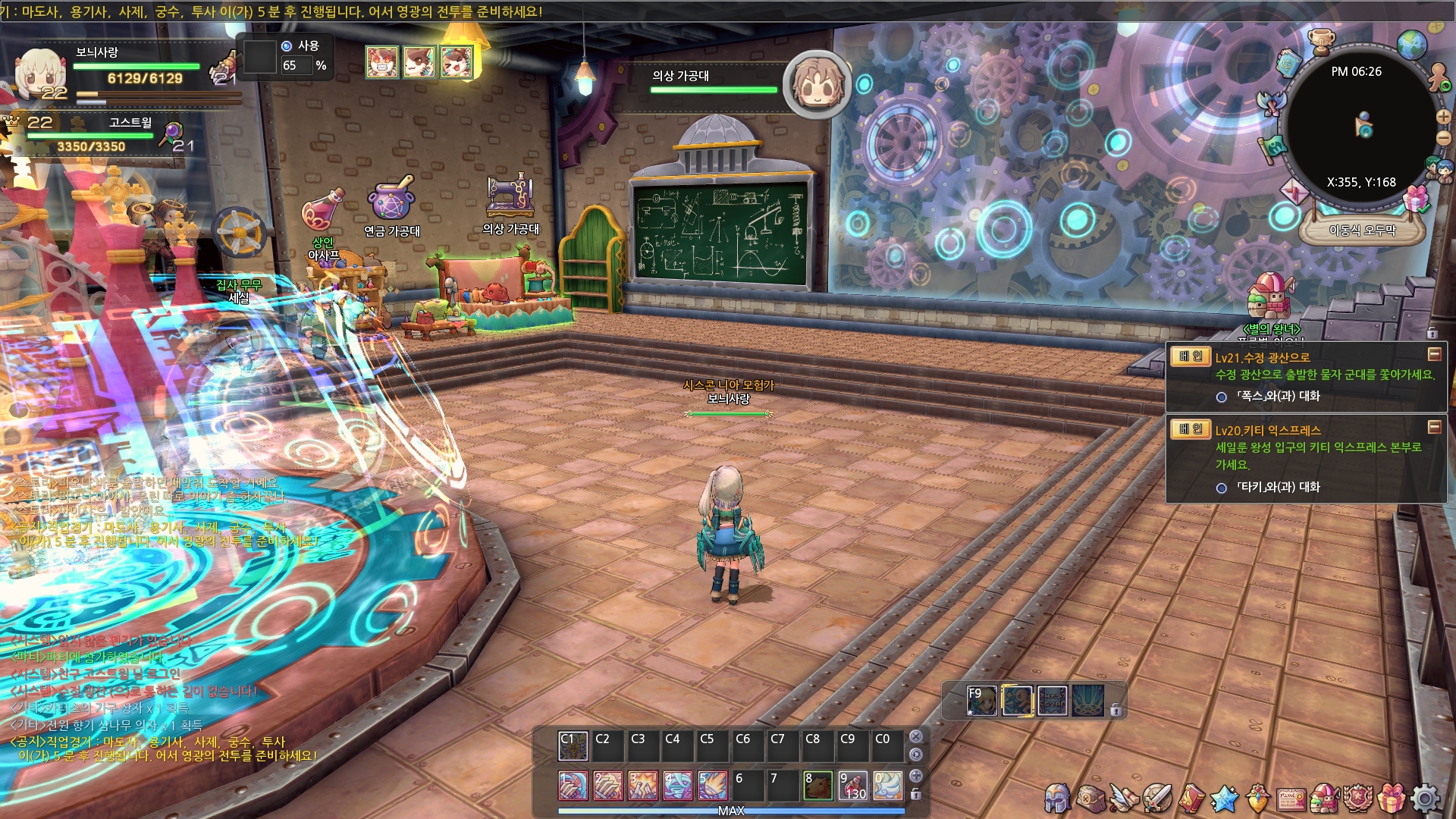Select the 의상 가공대 target portrait
Image resolution: width=1456 pixels, height=819 pixels.
coord(817,84)
